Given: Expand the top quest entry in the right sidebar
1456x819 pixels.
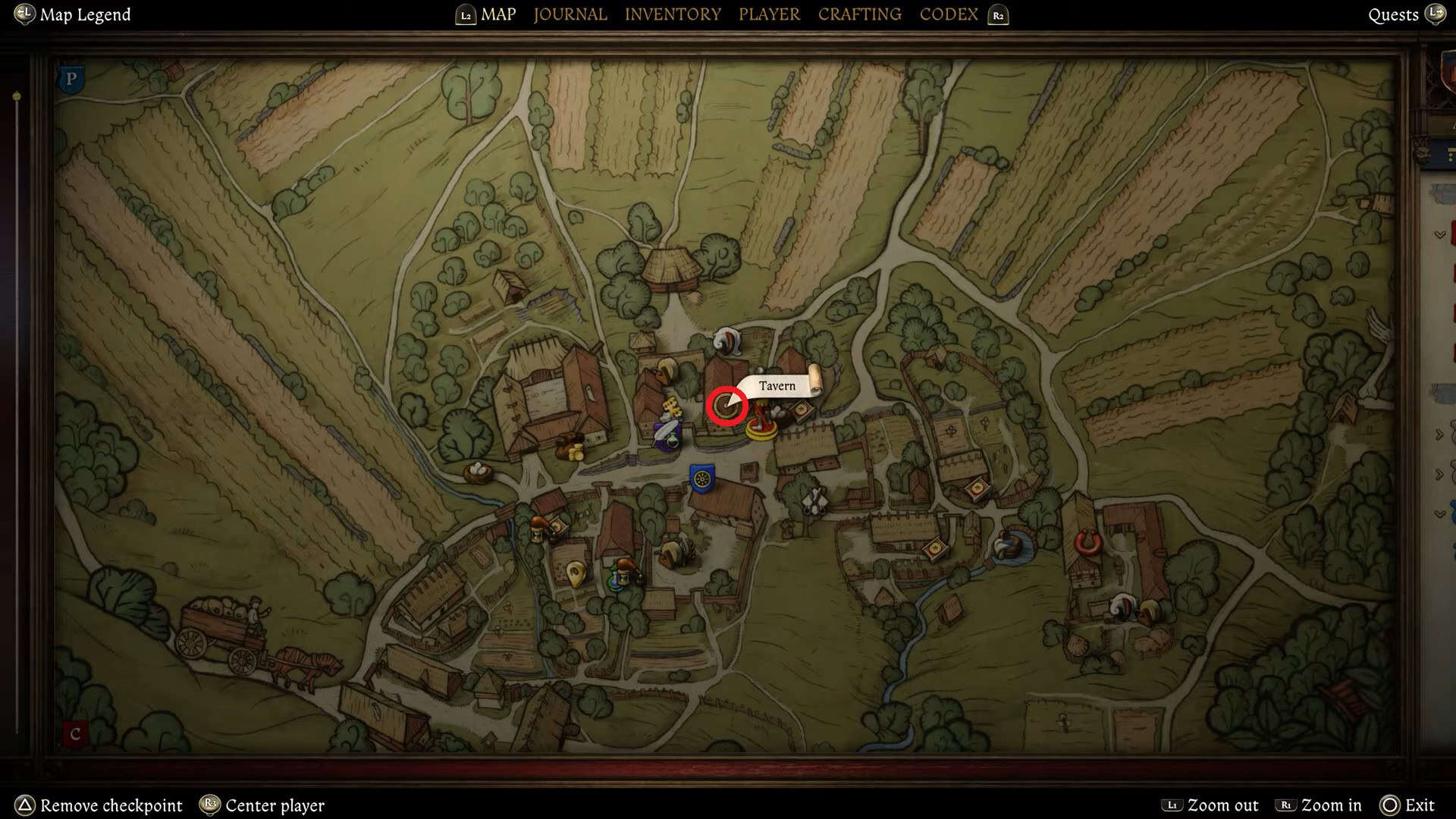Looking at the screenshot, I should click(1439, 234).
